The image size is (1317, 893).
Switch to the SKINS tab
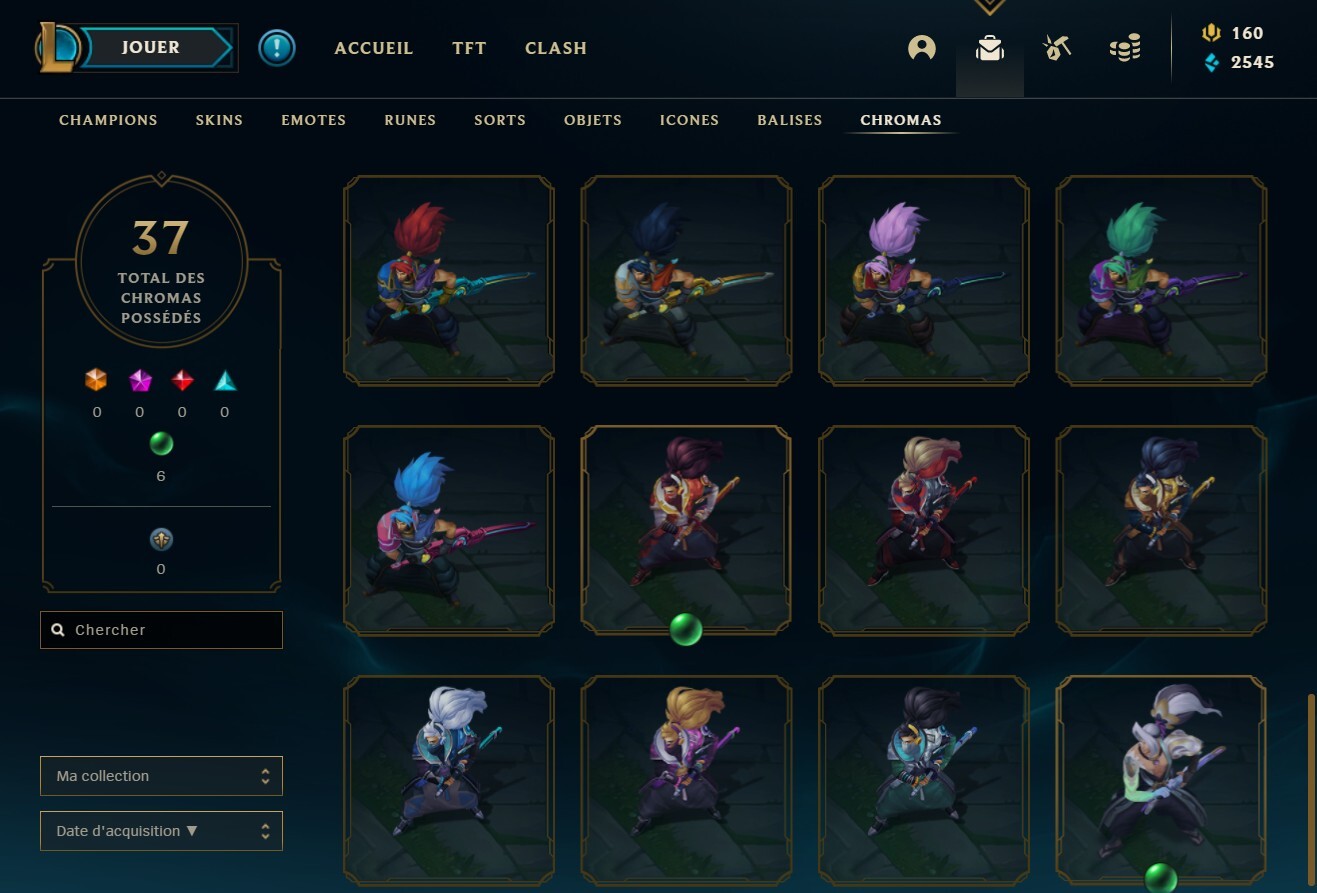point(218,119)
